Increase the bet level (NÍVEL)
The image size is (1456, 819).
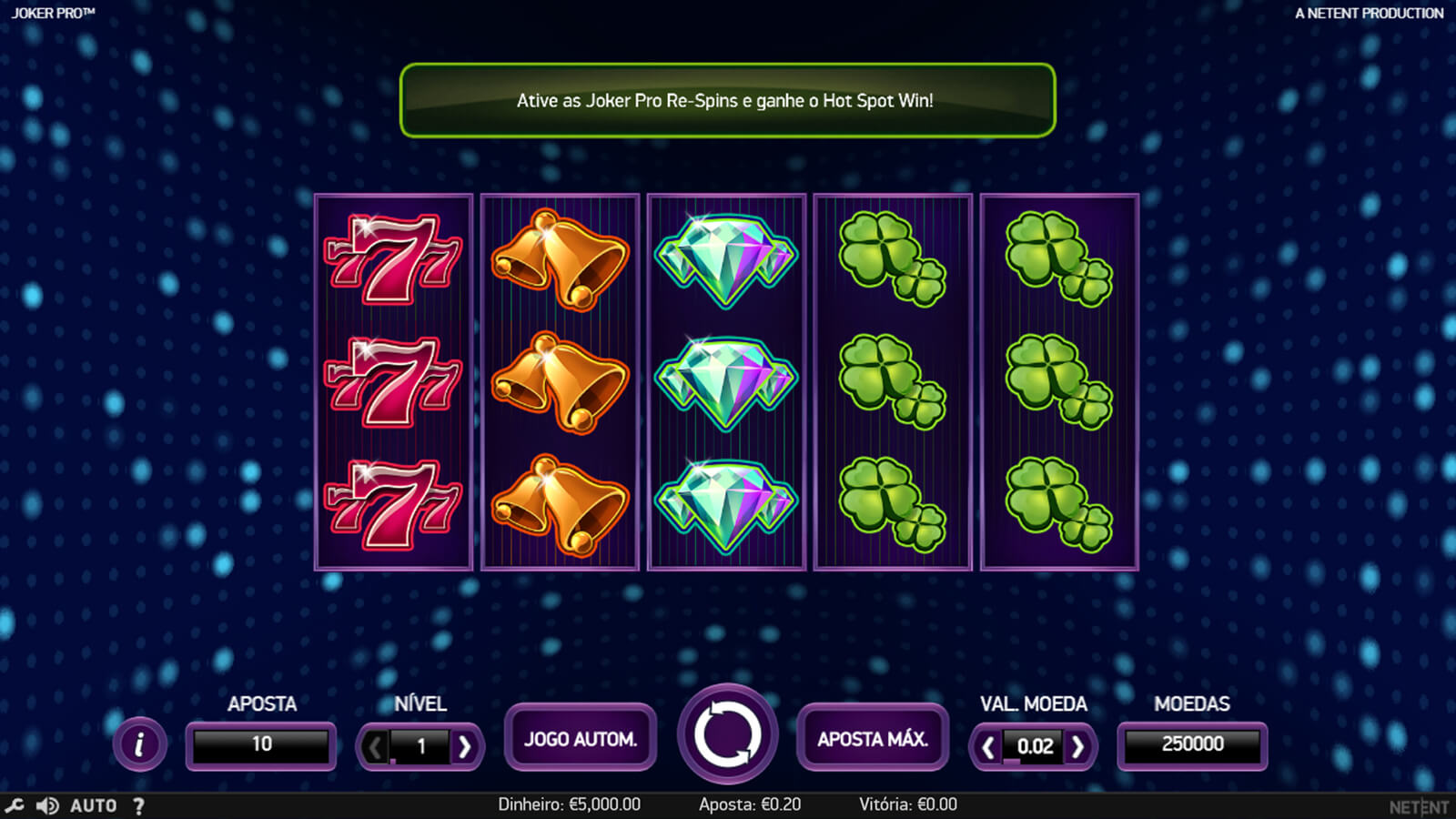[465, 747]
